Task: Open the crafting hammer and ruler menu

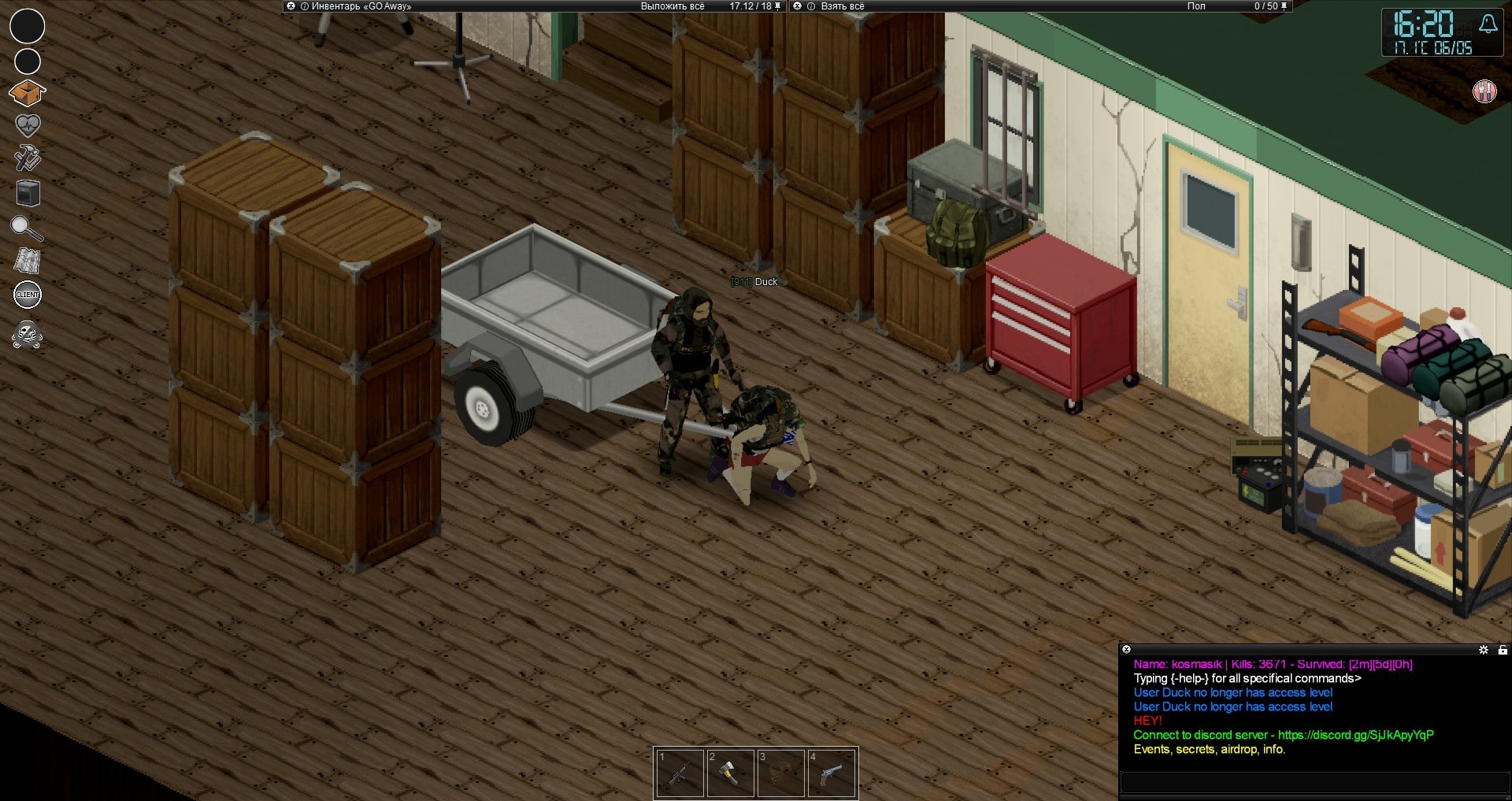Action: [28, 158]
